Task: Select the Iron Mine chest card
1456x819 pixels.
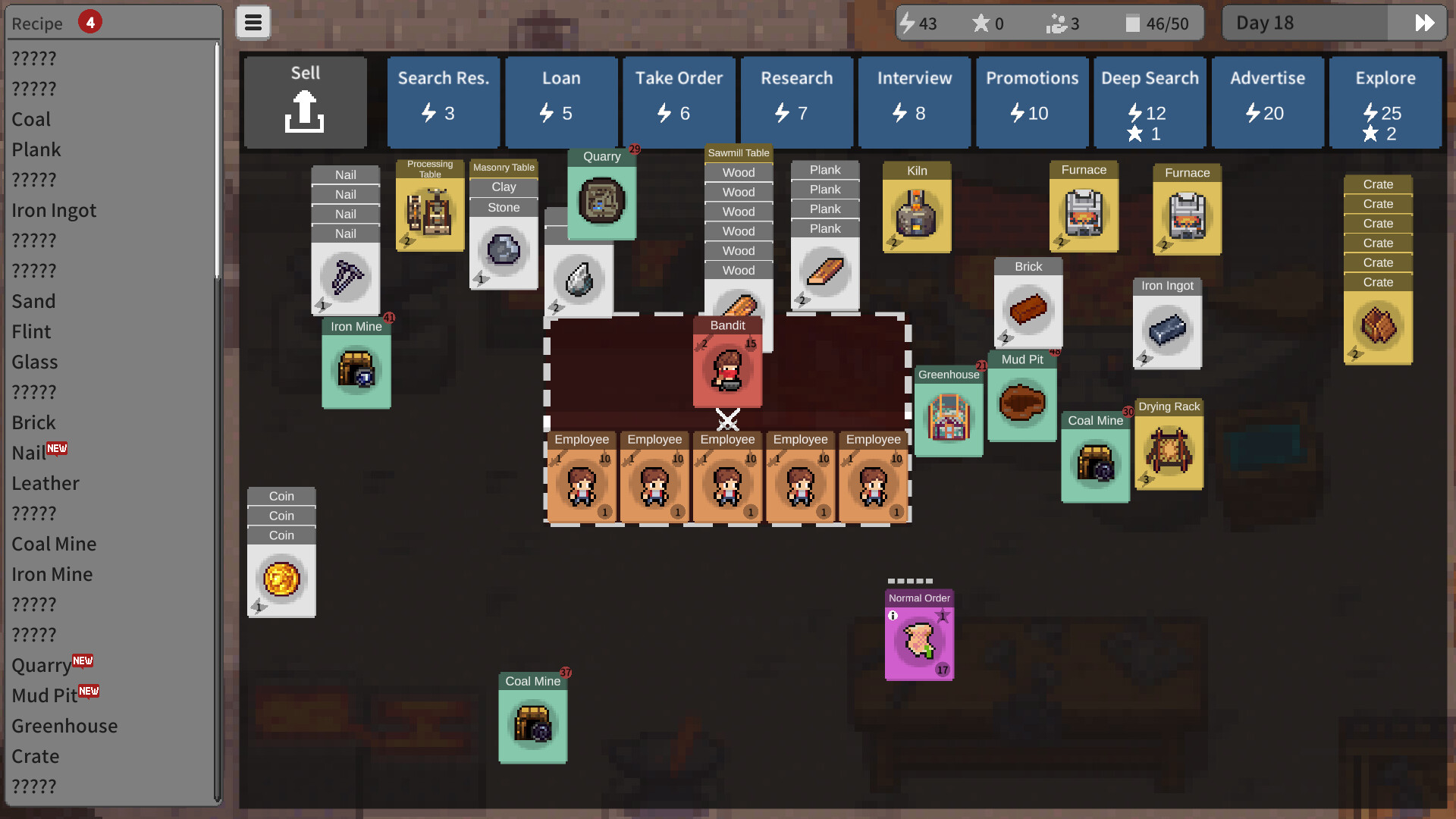Action: pos(356,368)
